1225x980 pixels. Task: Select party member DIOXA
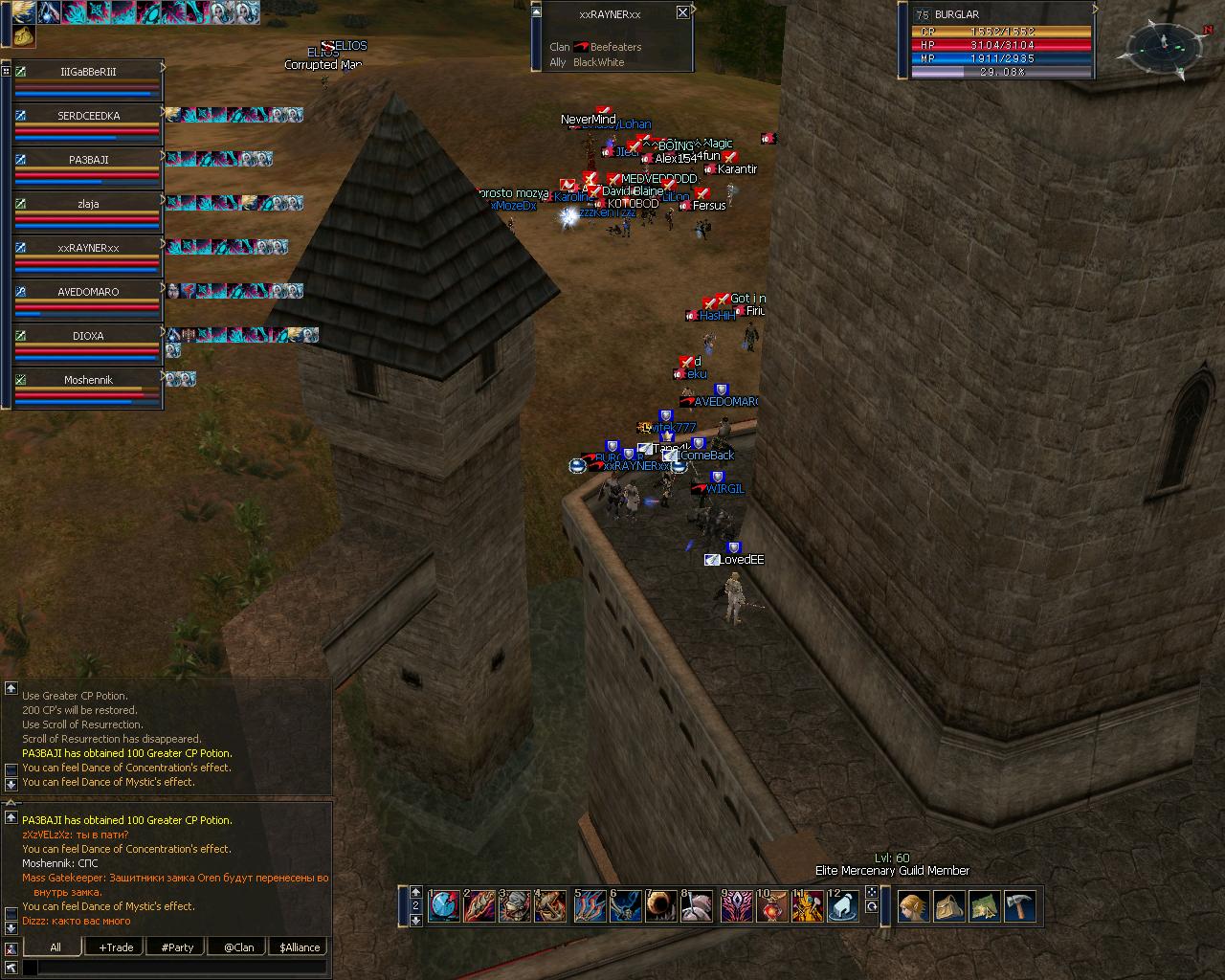coord(88,336)
